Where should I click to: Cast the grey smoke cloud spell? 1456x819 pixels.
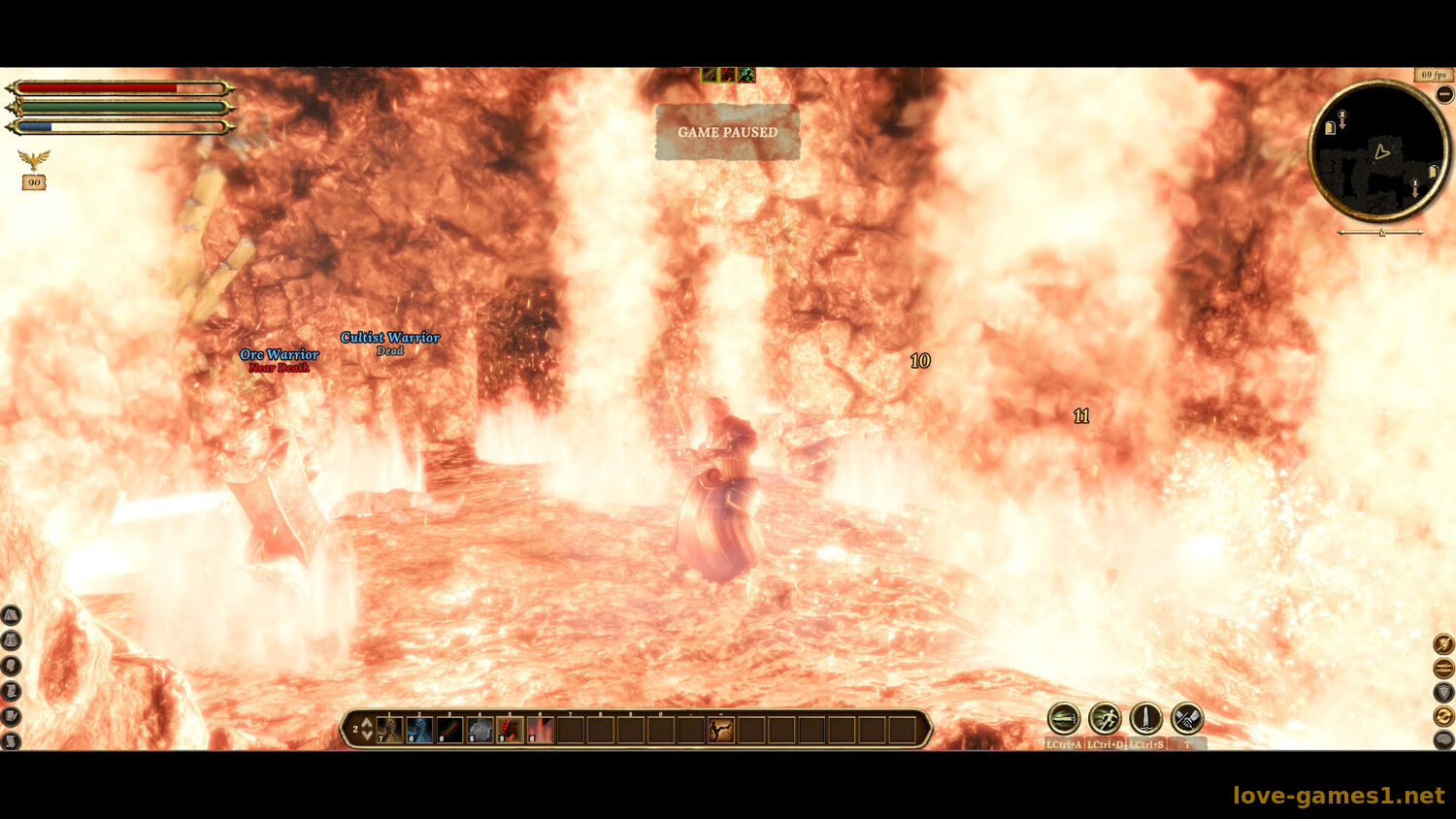click(x=480, y=729)
